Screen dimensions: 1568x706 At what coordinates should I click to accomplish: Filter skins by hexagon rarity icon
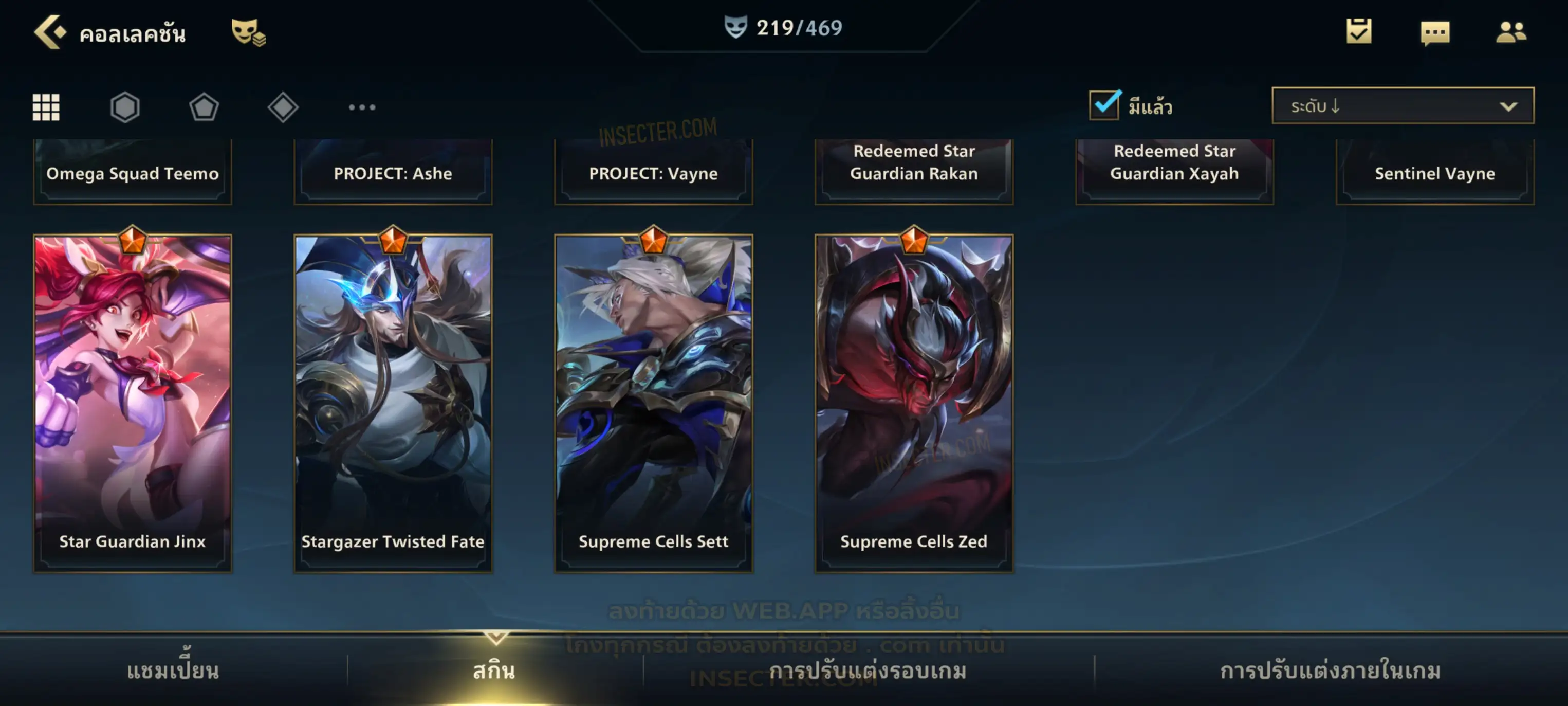(x=125, y=107)
